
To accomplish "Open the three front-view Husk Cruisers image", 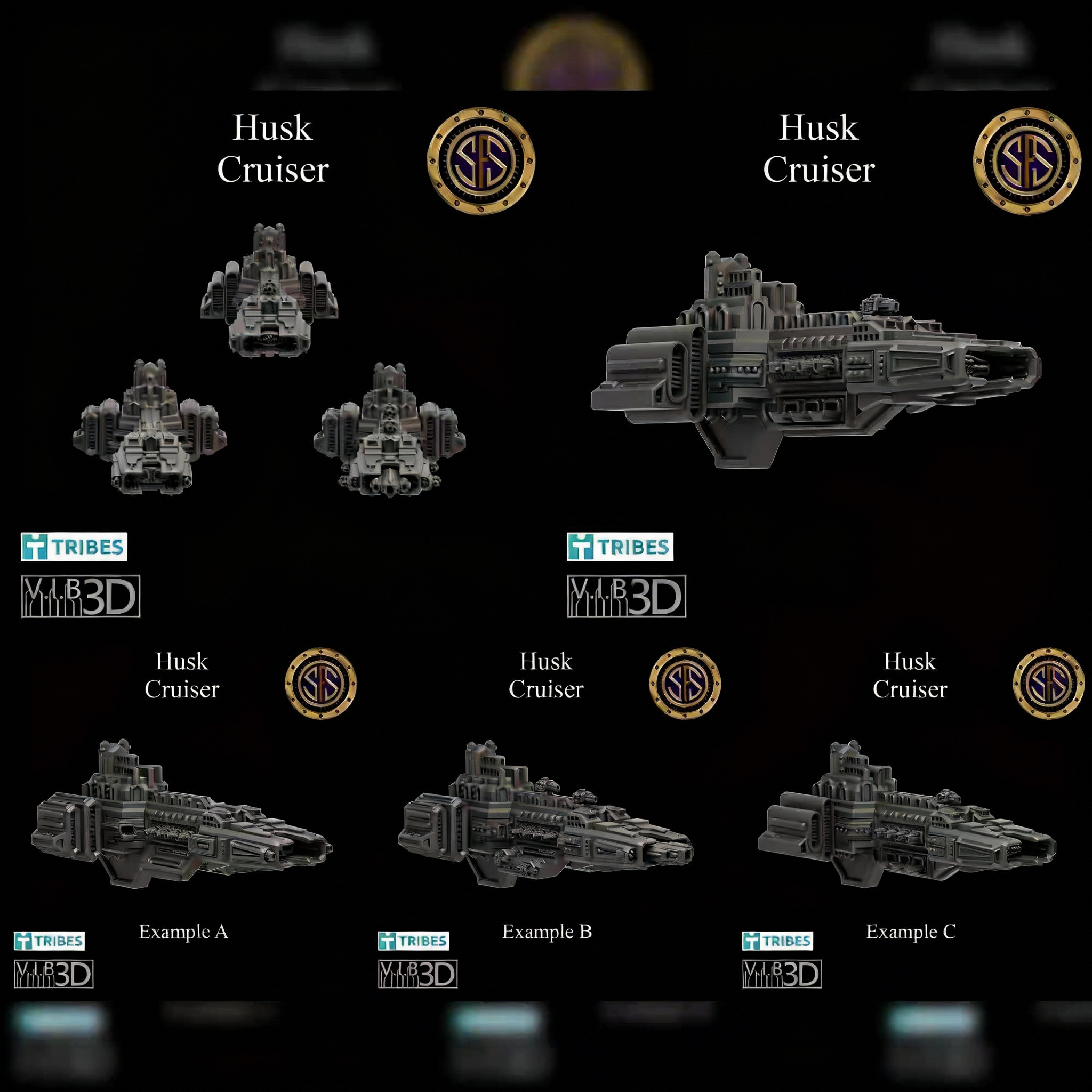I will 273,362.
